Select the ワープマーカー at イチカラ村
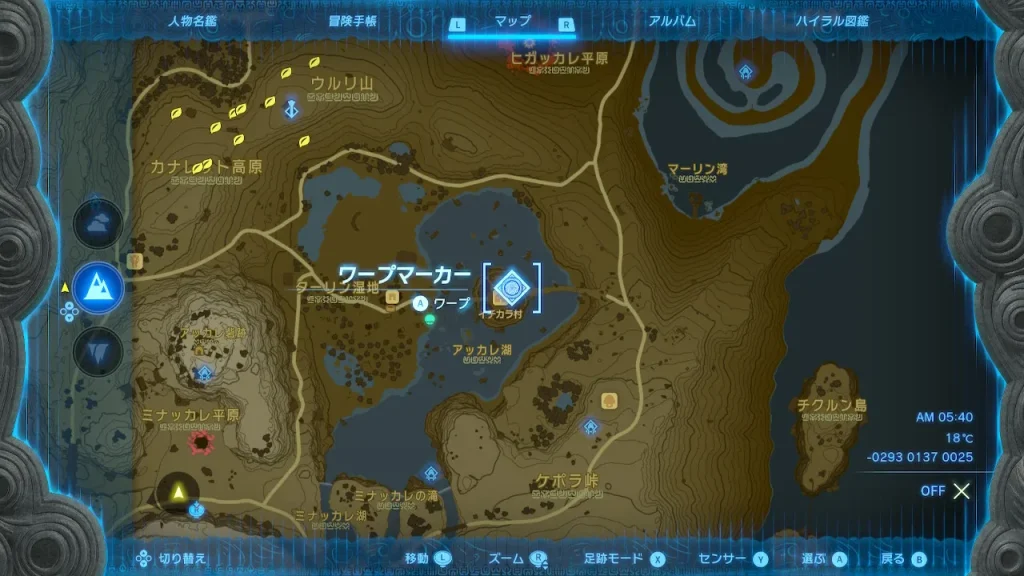Screen dimensions: 1024x576 tap(512, 288)
